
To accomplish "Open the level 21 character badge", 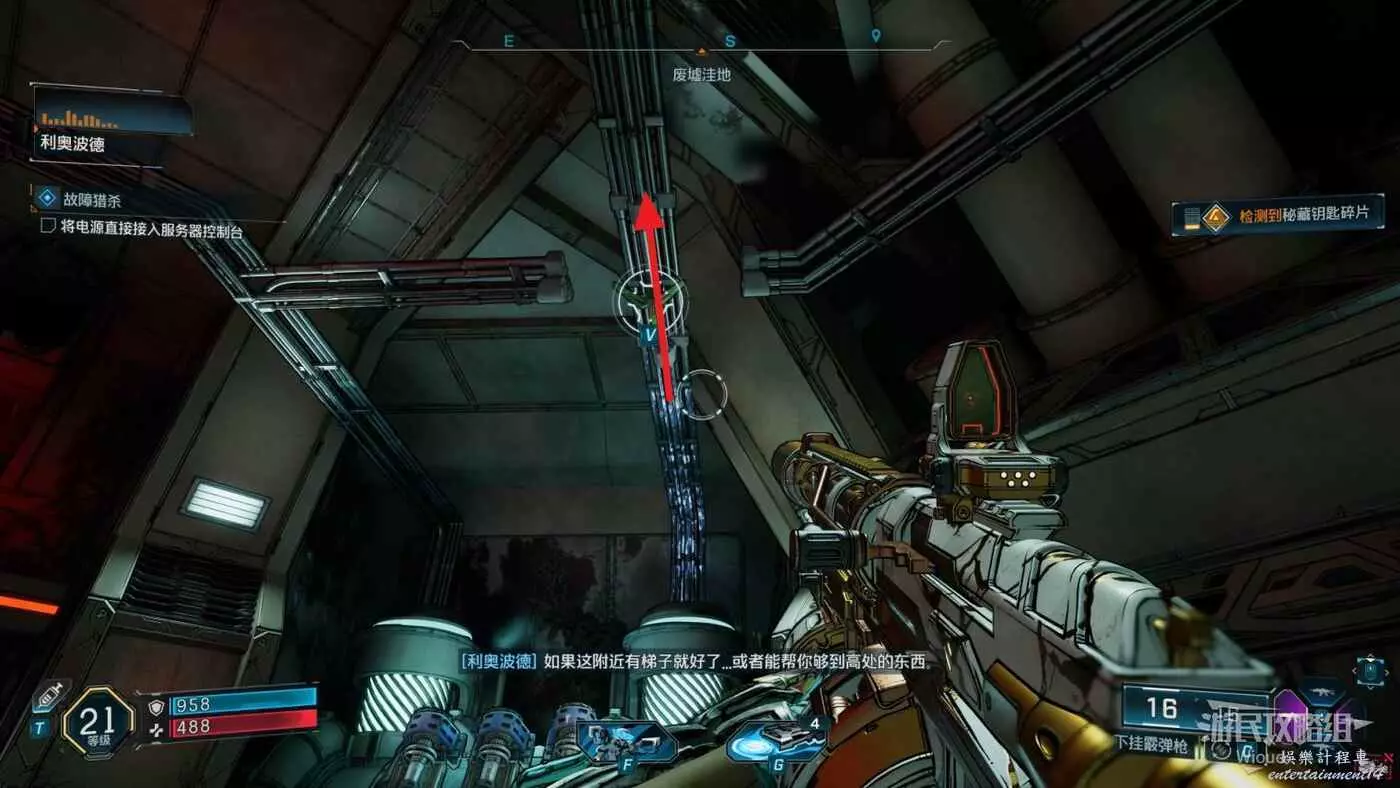I will tap(99, 719).
